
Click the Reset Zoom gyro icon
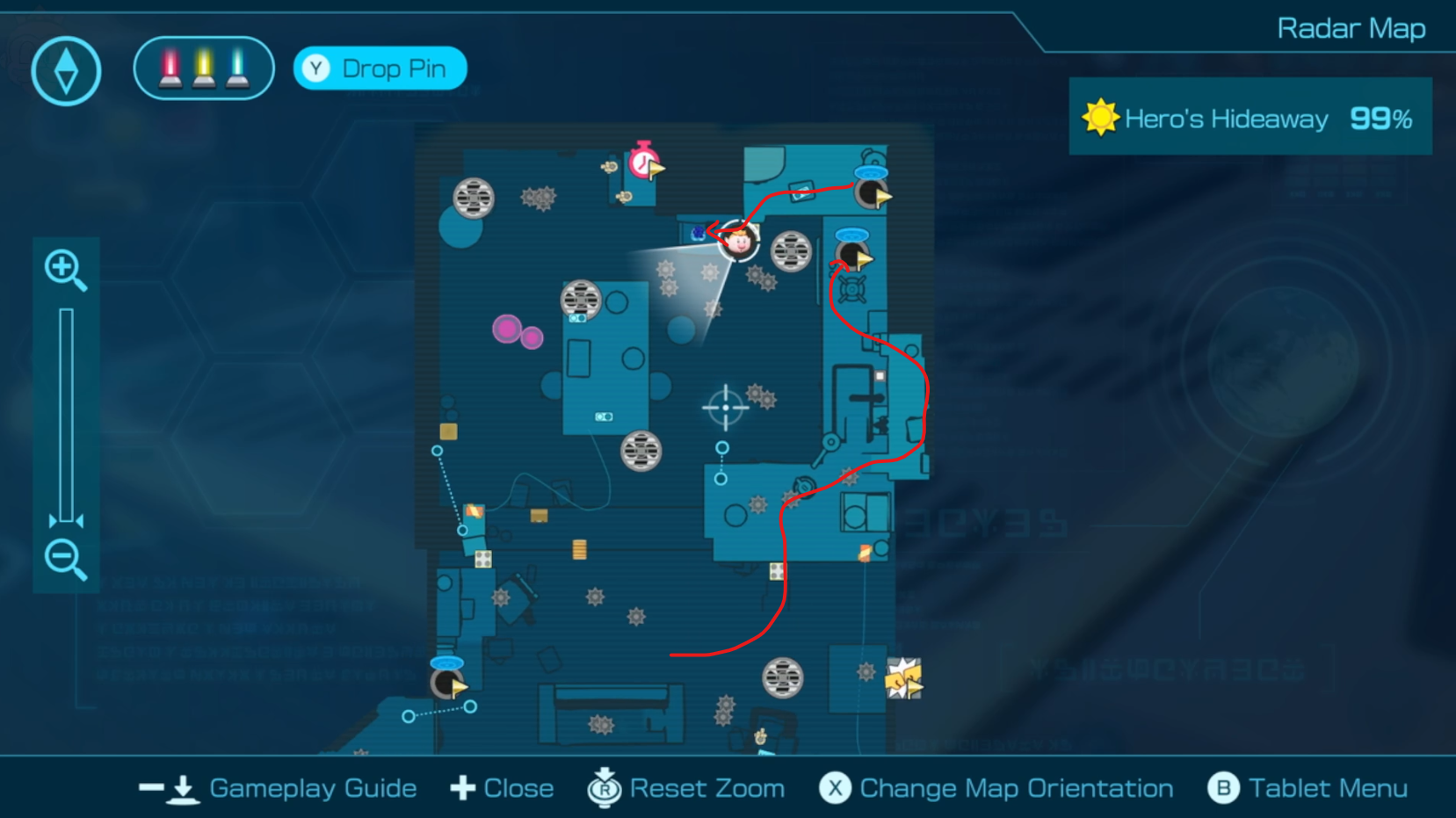(604, 788)
